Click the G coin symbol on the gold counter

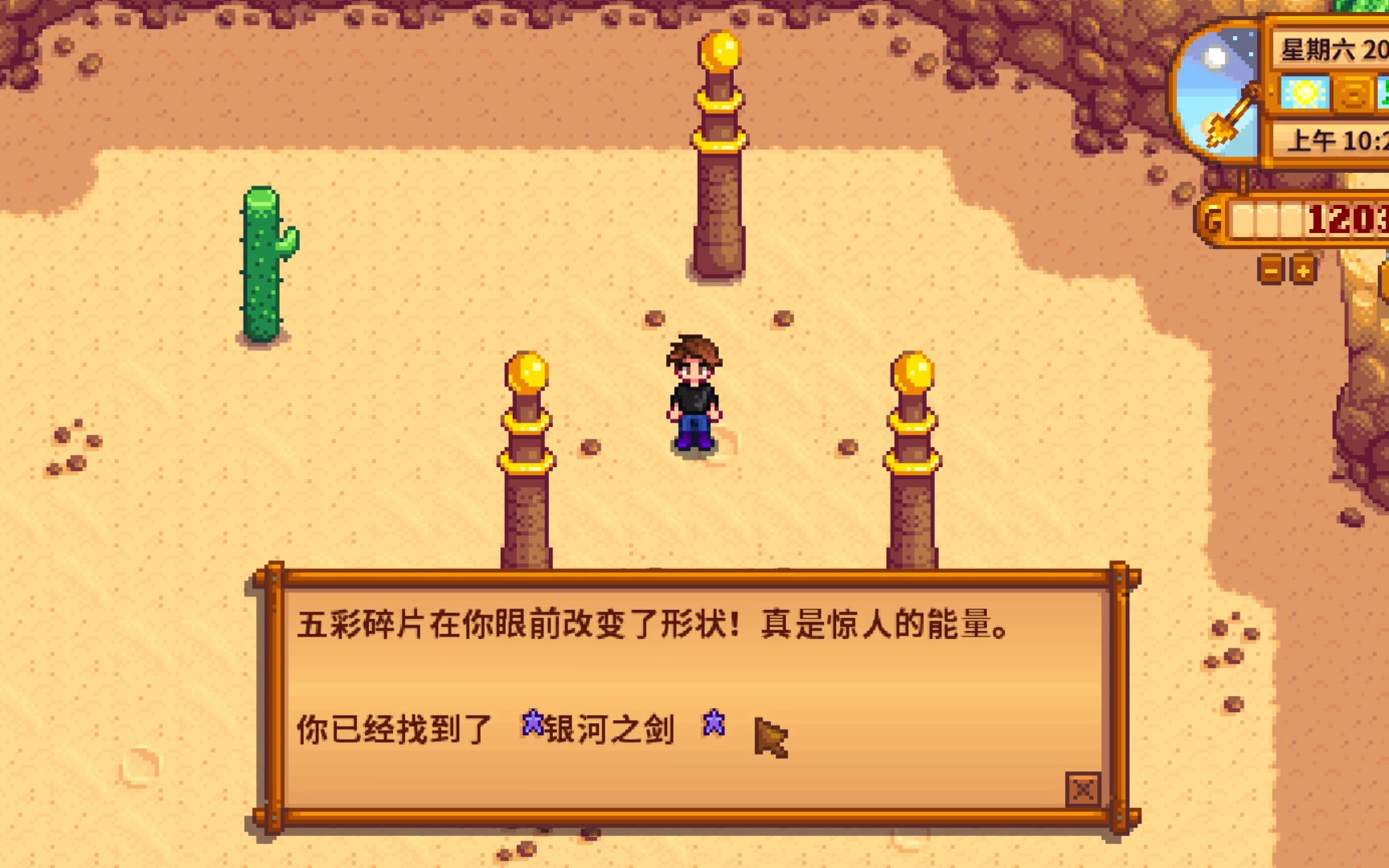(1213, 217)
